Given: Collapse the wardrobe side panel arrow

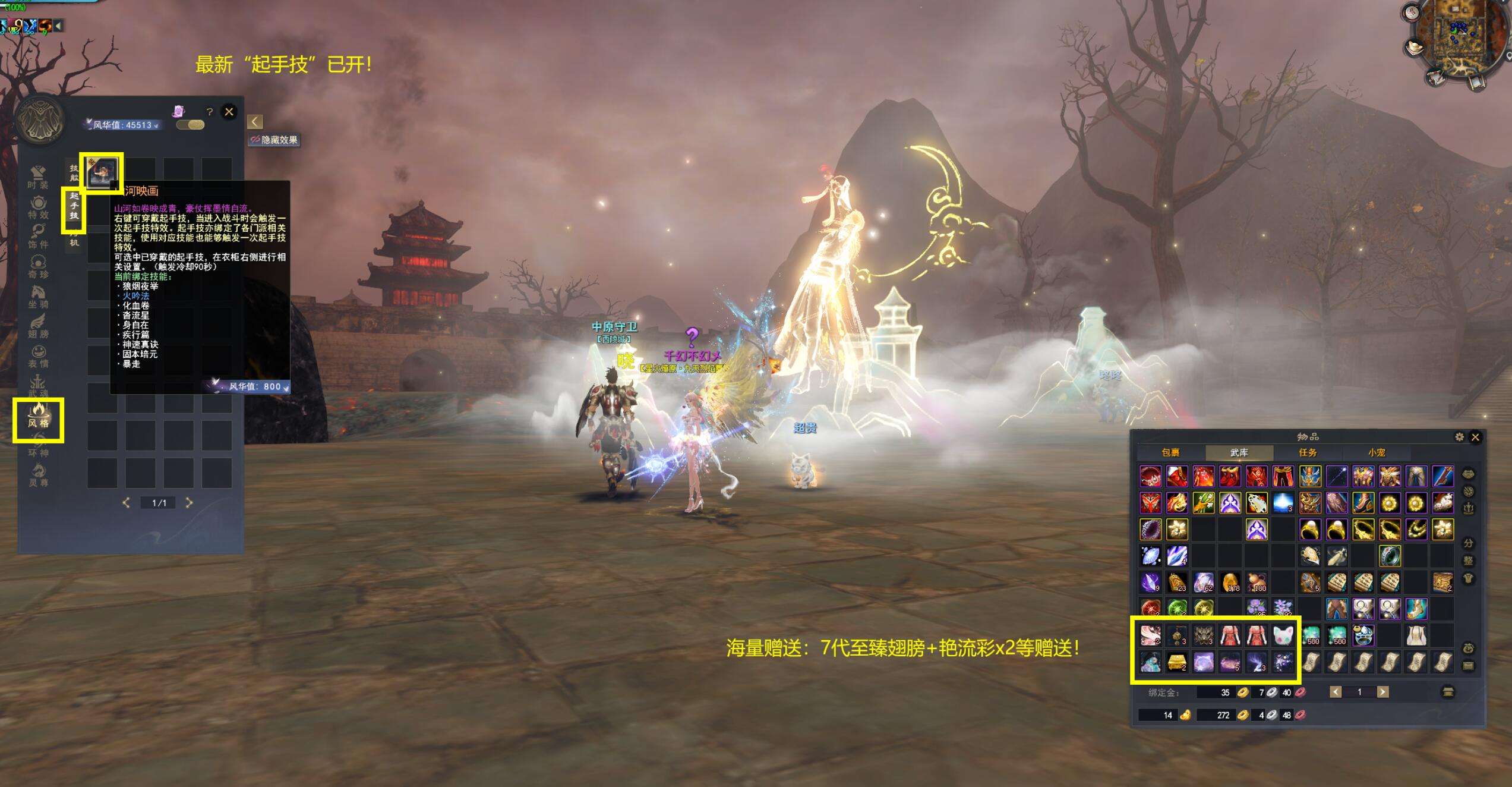Looking at the screenshot, I should click(x=254, y=122).
